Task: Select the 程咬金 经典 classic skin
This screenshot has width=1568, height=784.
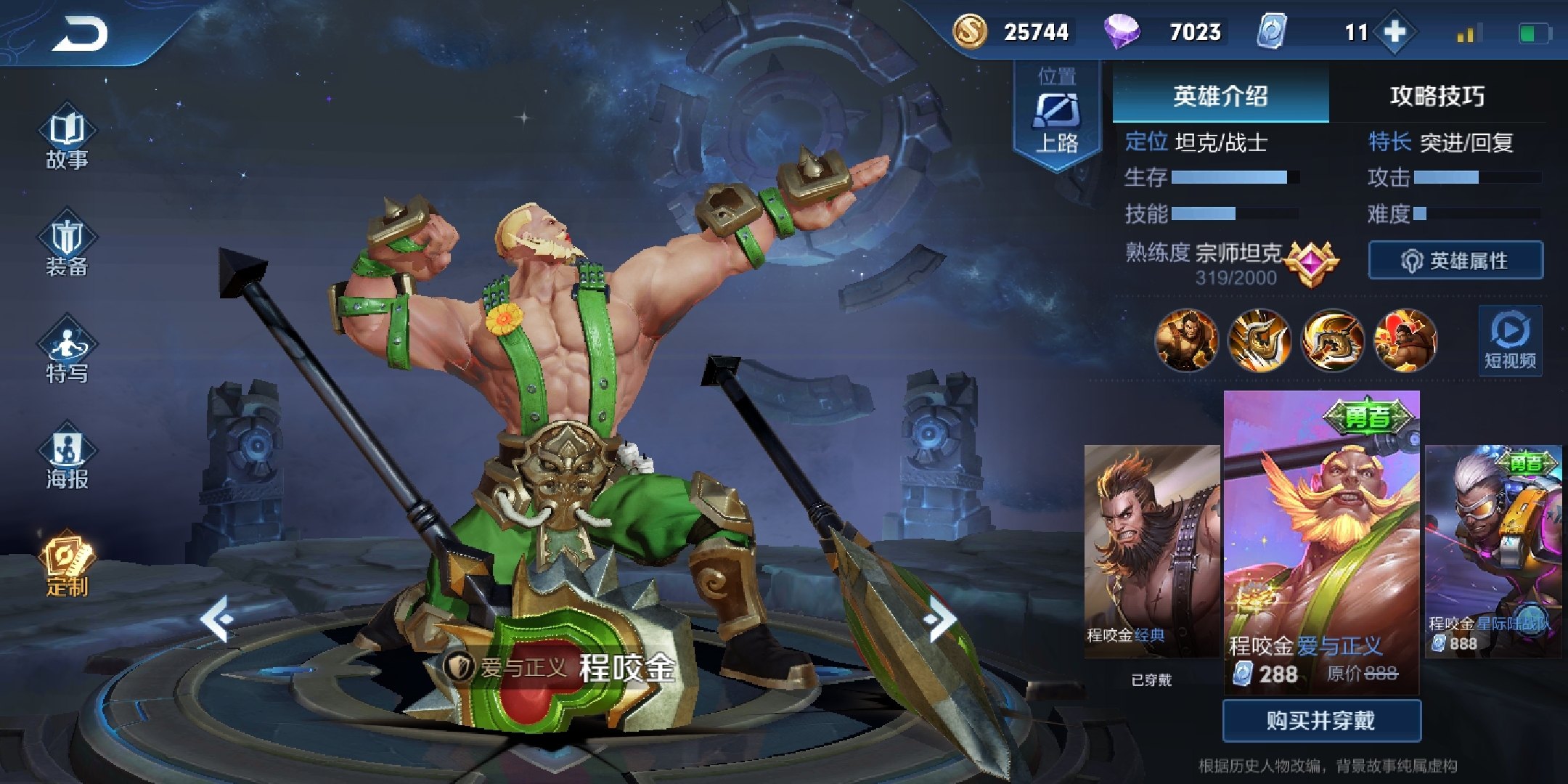Action: (1151, 550)
